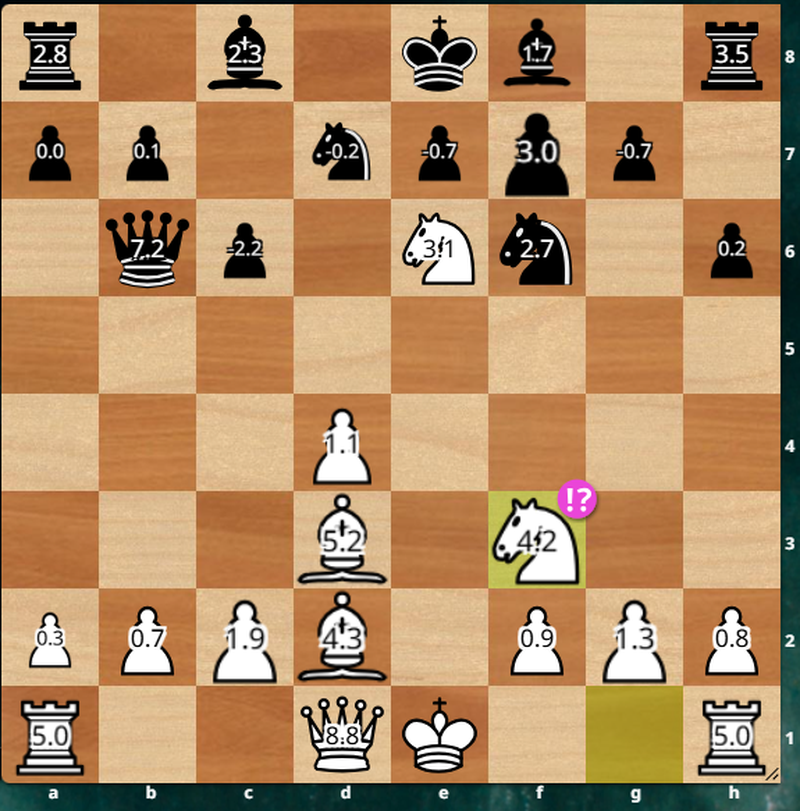Click the black bishop on c8
The height and width of the screenshot is (811, 800).
coord(246,50)
